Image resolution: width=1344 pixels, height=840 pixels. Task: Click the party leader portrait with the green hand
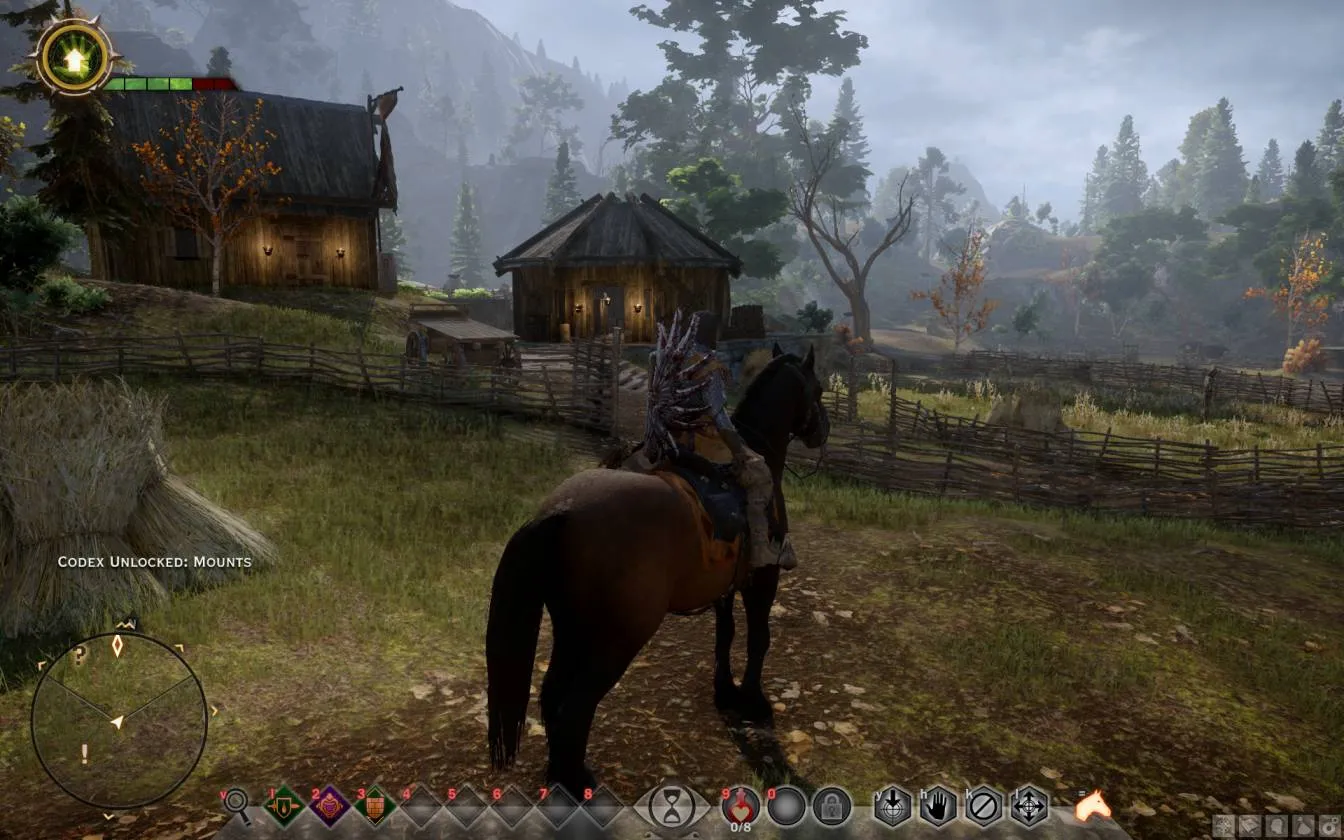point(75,57)
